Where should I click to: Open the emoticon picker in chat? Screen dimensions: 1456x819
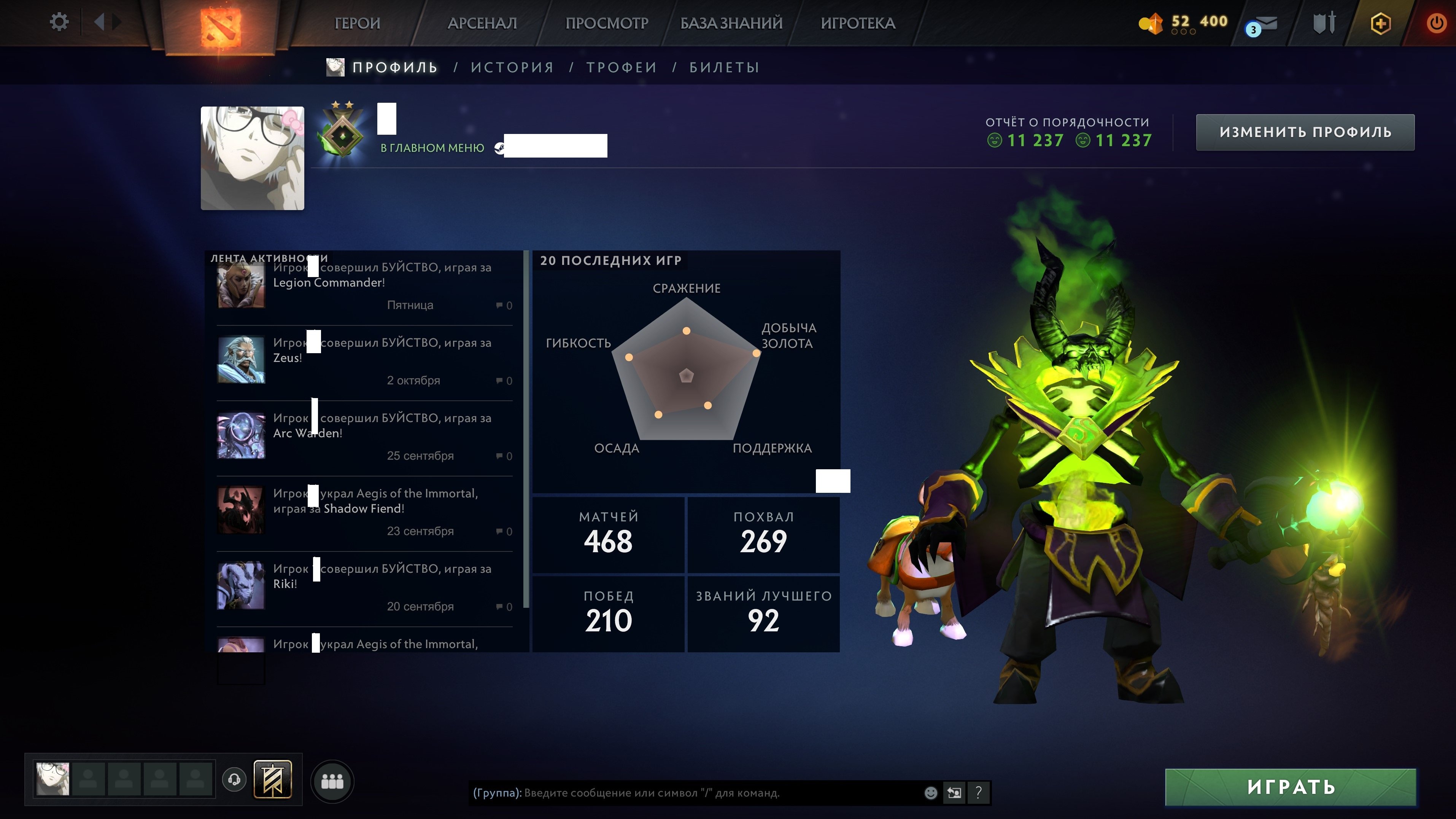tap(930, 793)
